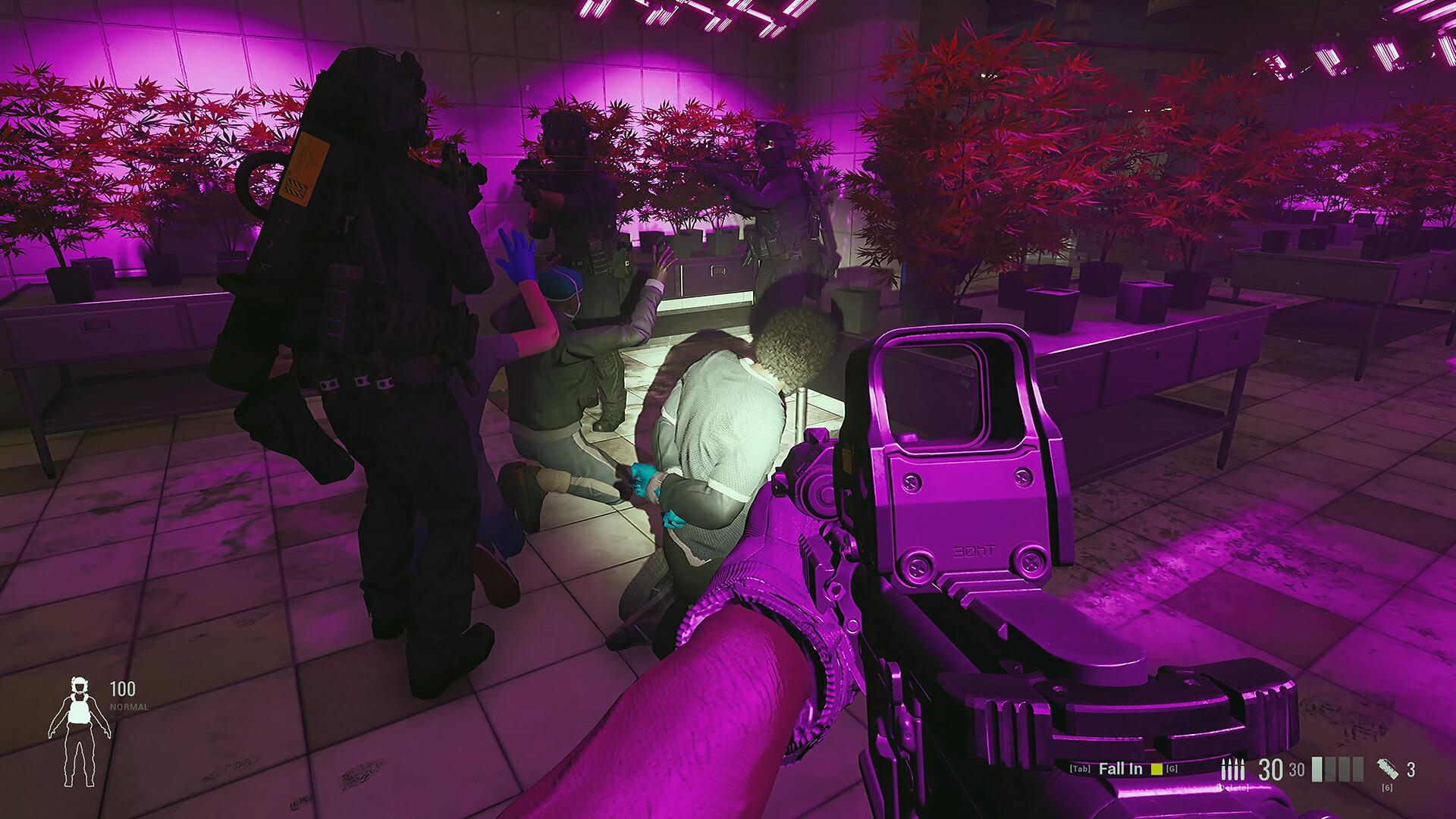1456x819 pixels.
Task: Select the Fall In command entry
Action: [1121, 768]
